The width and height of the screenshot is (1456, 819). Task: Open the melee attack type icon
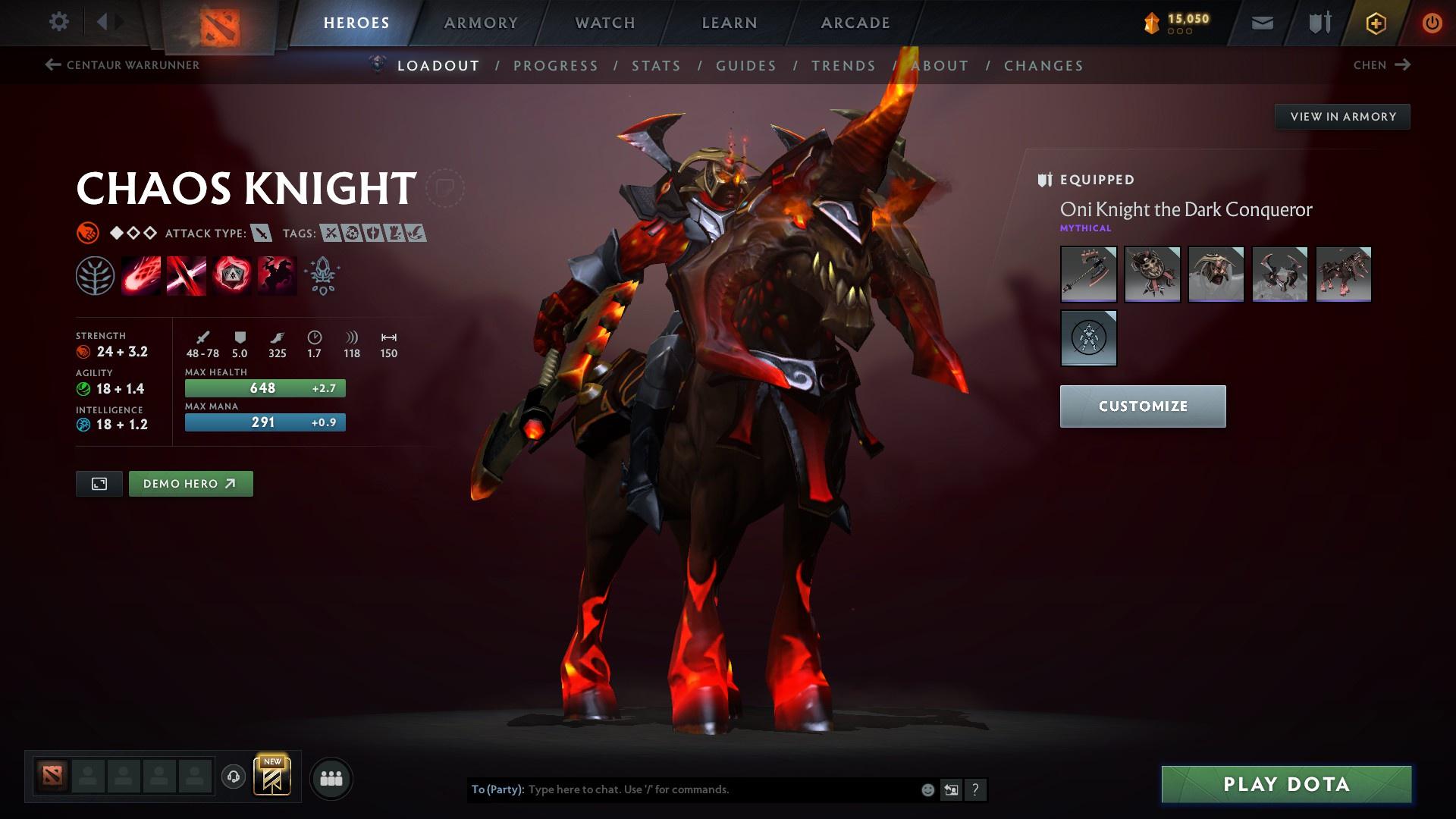[261, 234]
